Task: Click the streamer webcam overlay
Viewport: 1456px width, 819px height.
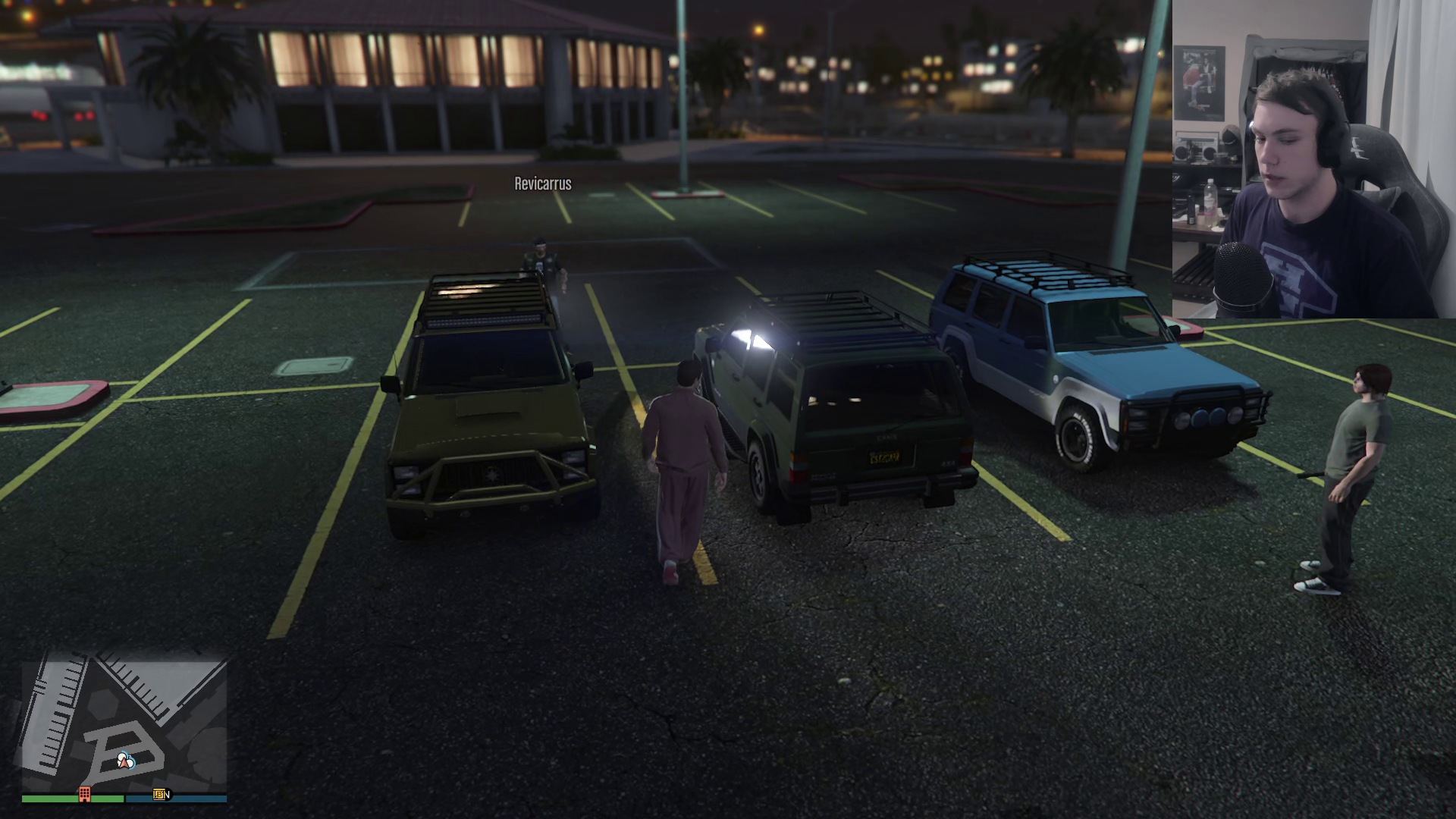Action: (x=1313, y=159)
